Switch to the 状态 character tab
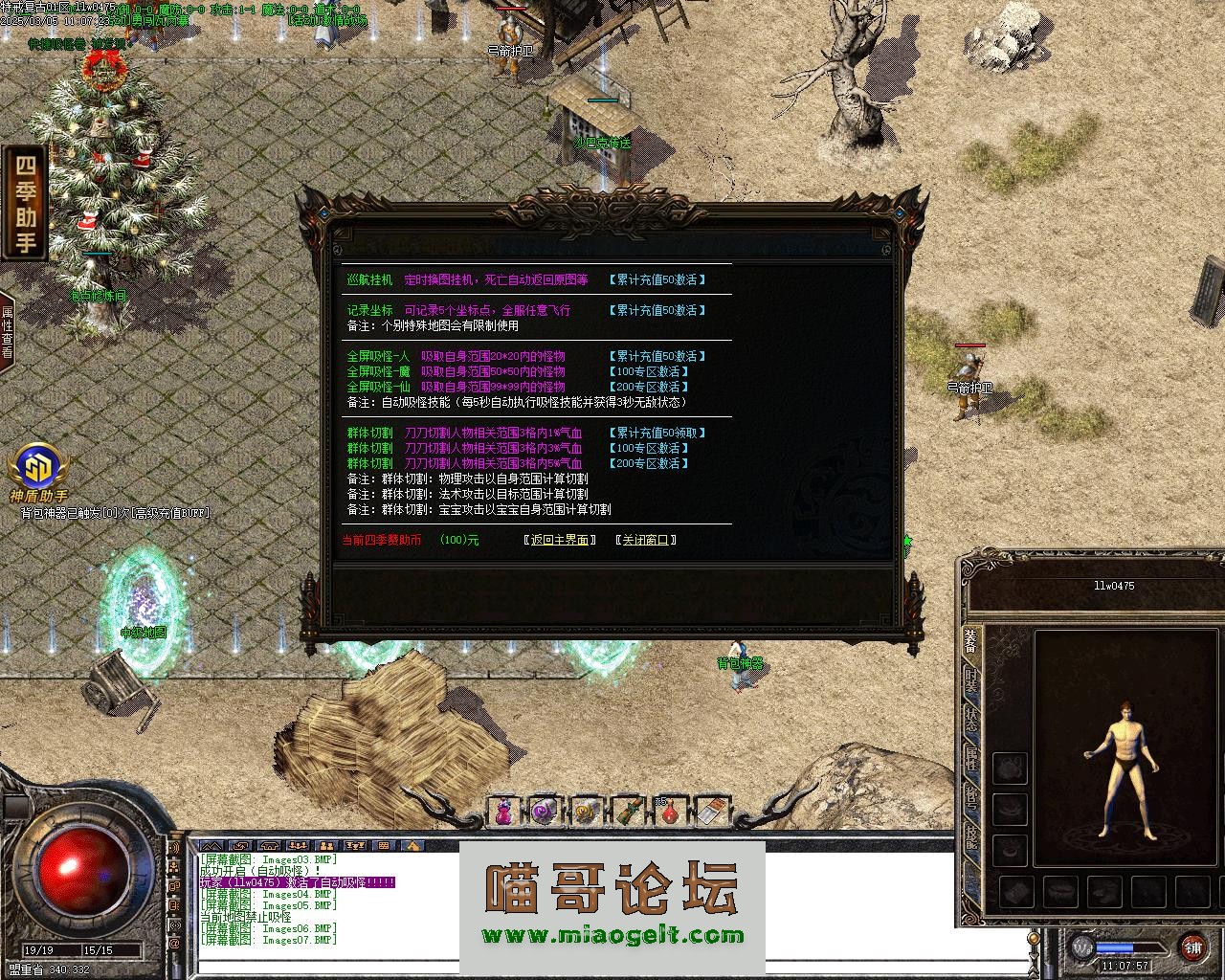 pos(971,721)
